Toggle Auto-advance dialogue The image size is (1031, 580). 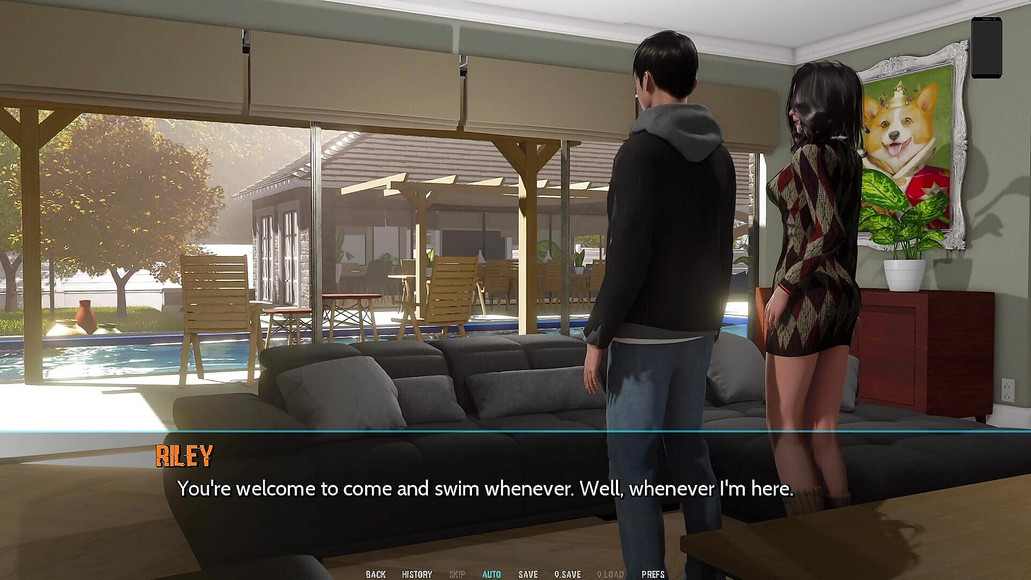pyautogui.click(x=491, y=574)
